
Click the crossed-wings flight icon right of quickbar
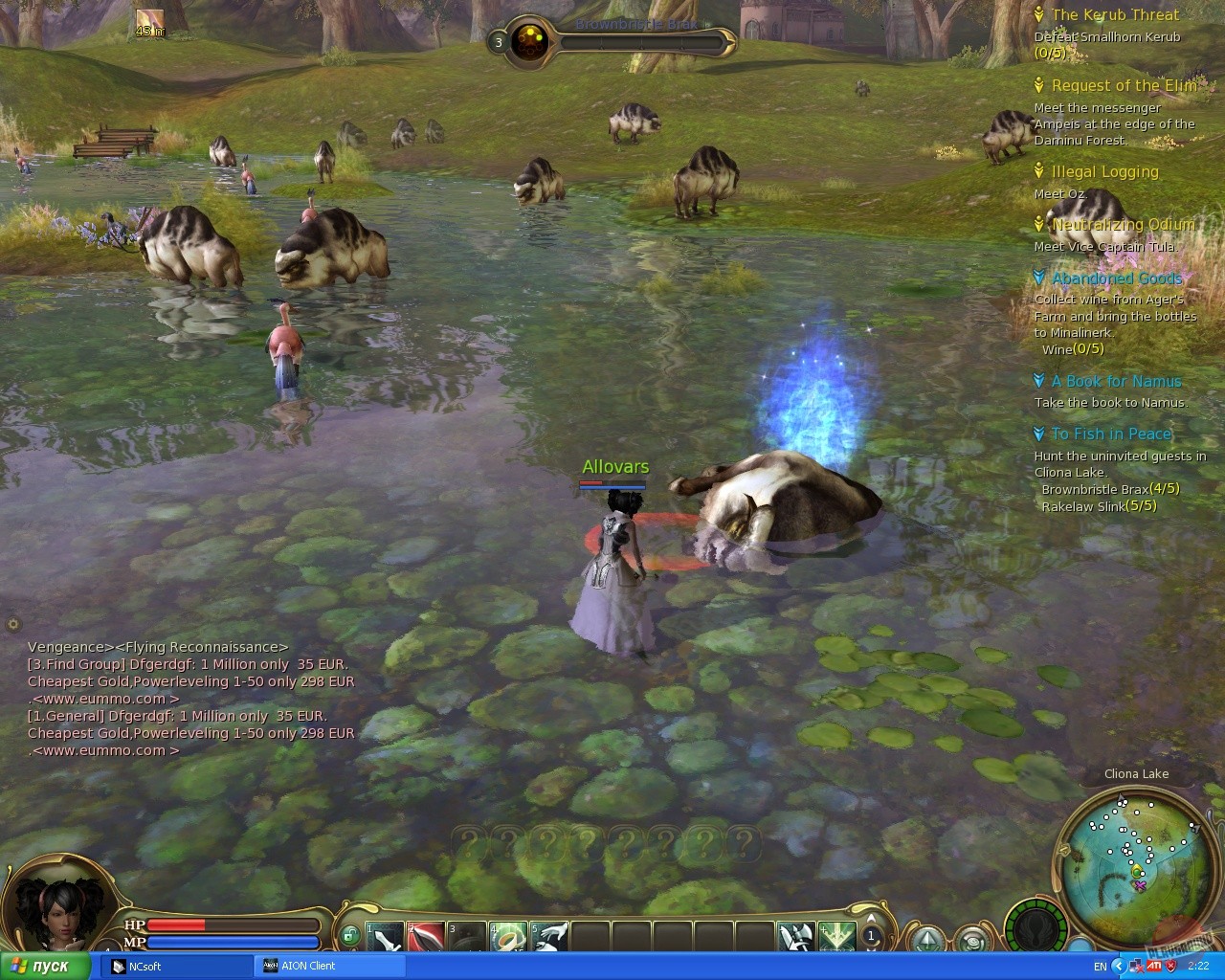click(x=797, y=936)
